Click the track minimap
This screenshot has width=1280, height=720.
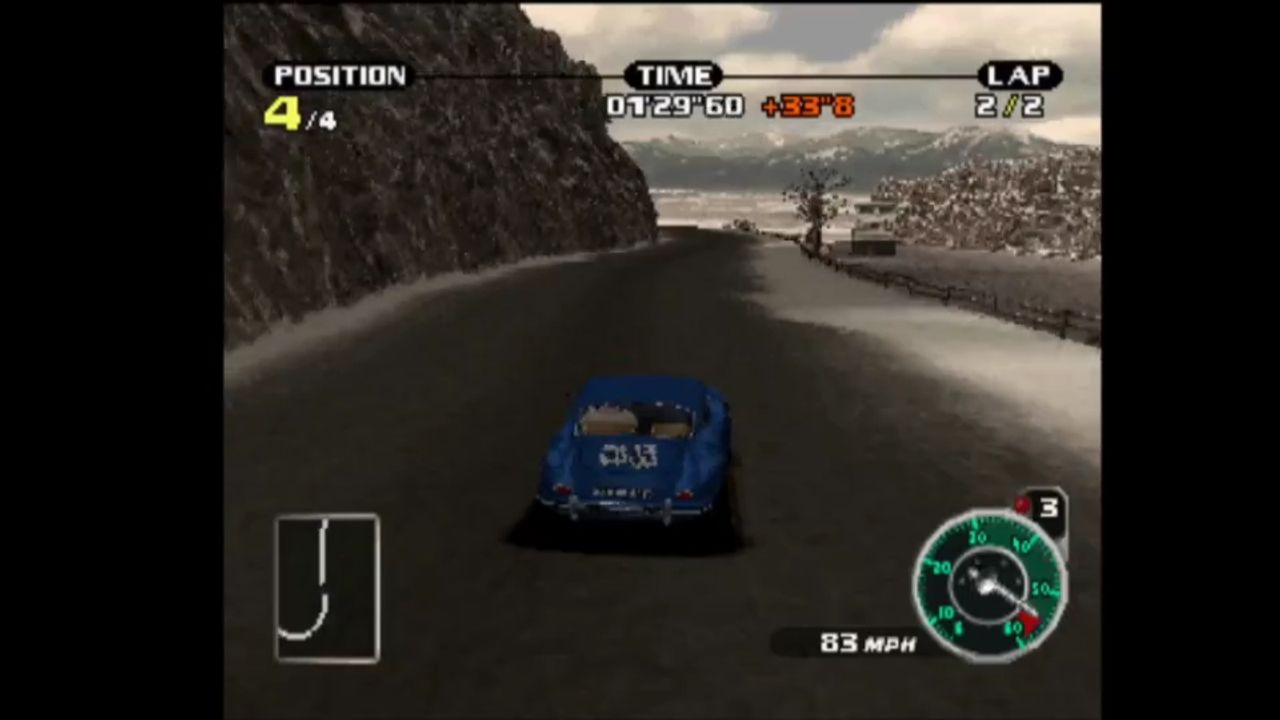[327, 588]
